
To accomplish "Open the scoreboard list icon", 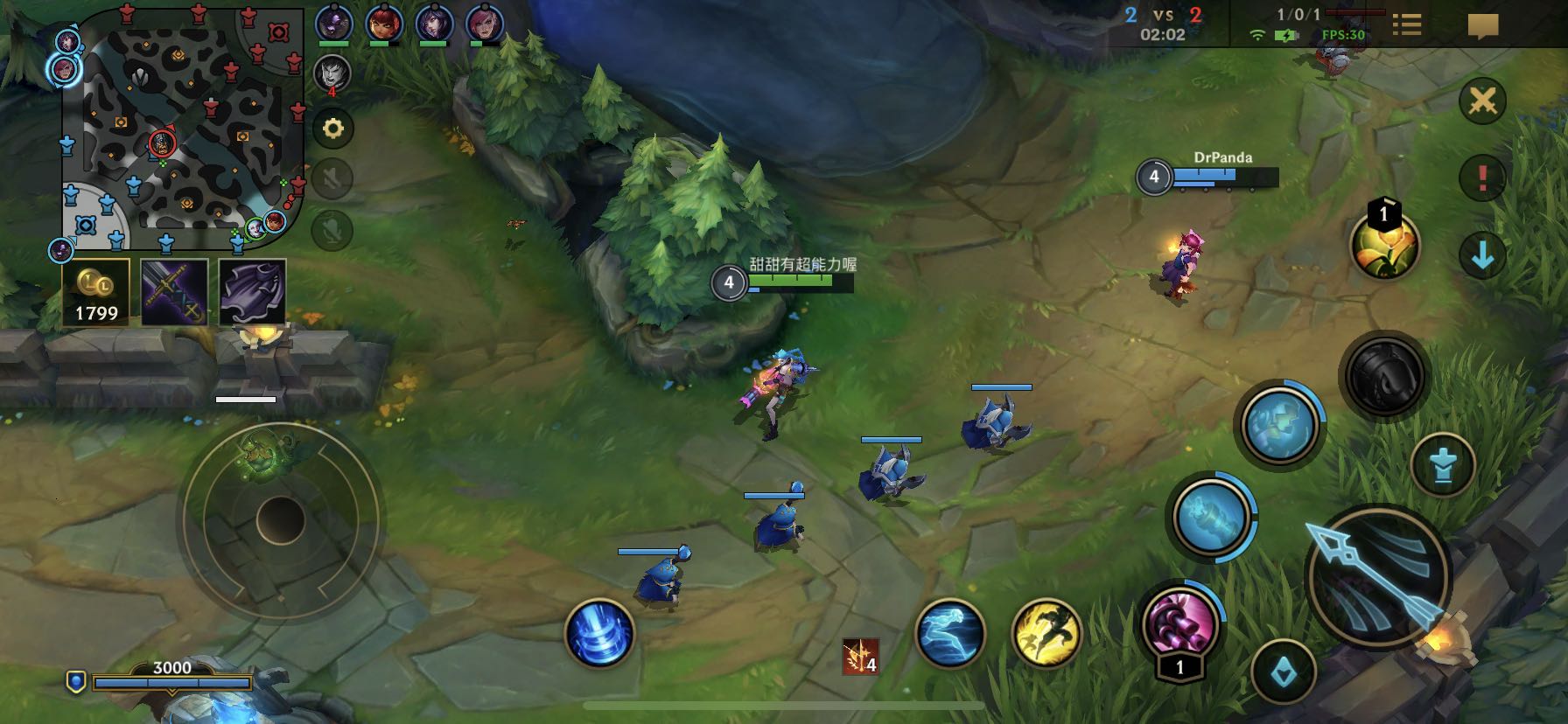I will tap(1406, 24).
